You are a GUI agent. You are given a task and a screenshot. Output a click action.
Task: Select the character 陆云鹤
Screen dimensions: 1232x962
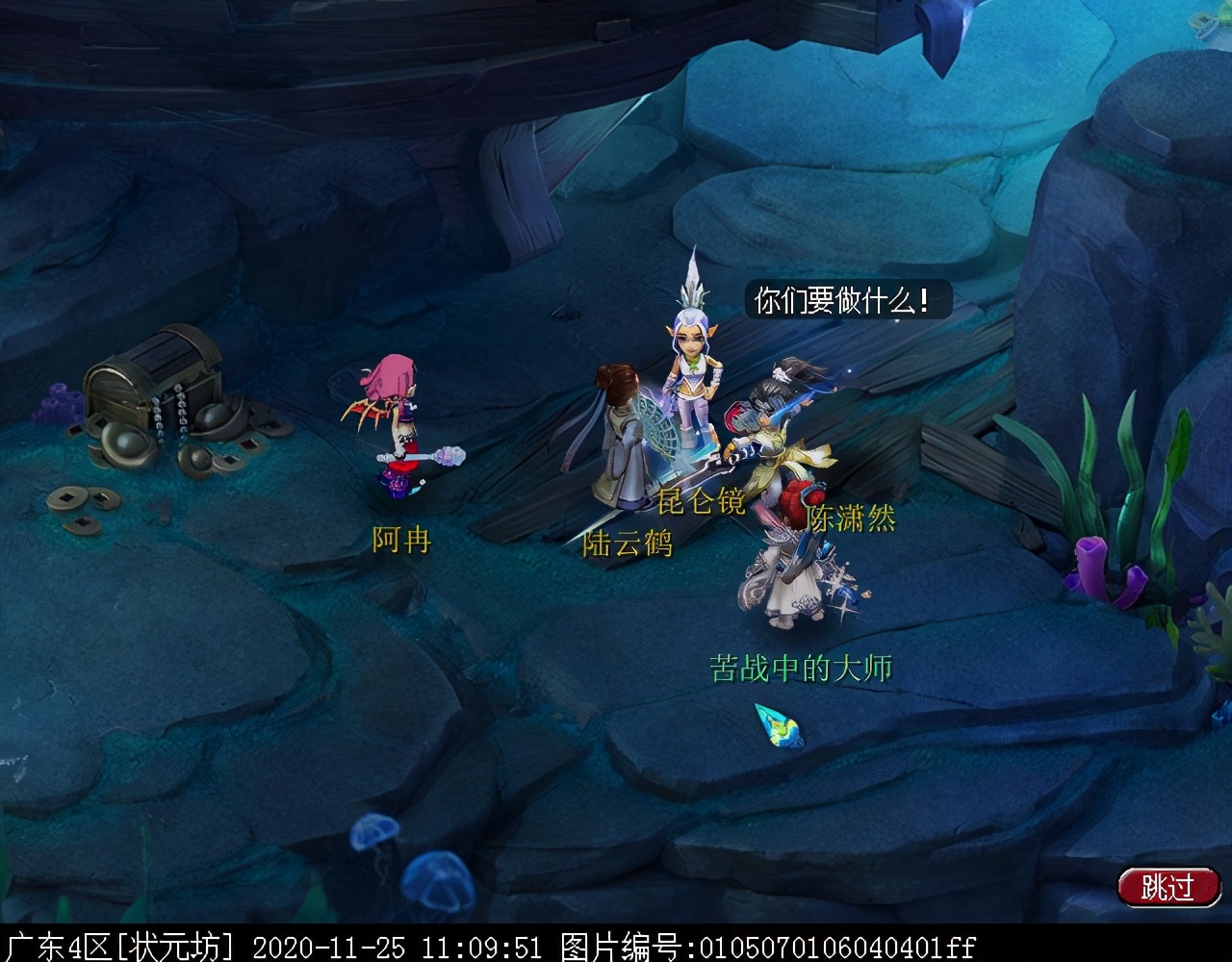click(626, 443)
